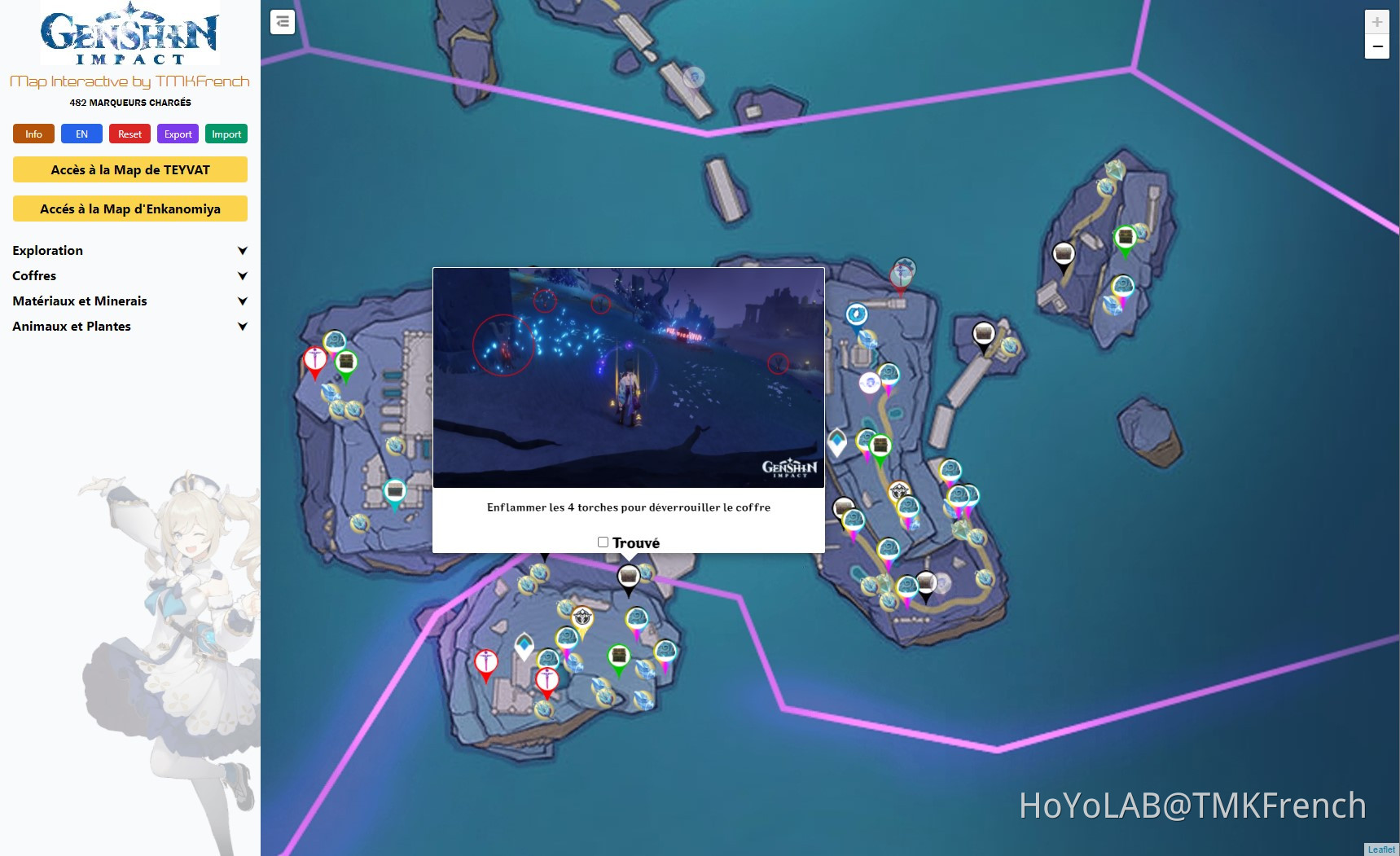The width and height of the screenshot is (1400, 856).
Task: Select the gold shrine emblem marker
Action: tap(581, 615)
